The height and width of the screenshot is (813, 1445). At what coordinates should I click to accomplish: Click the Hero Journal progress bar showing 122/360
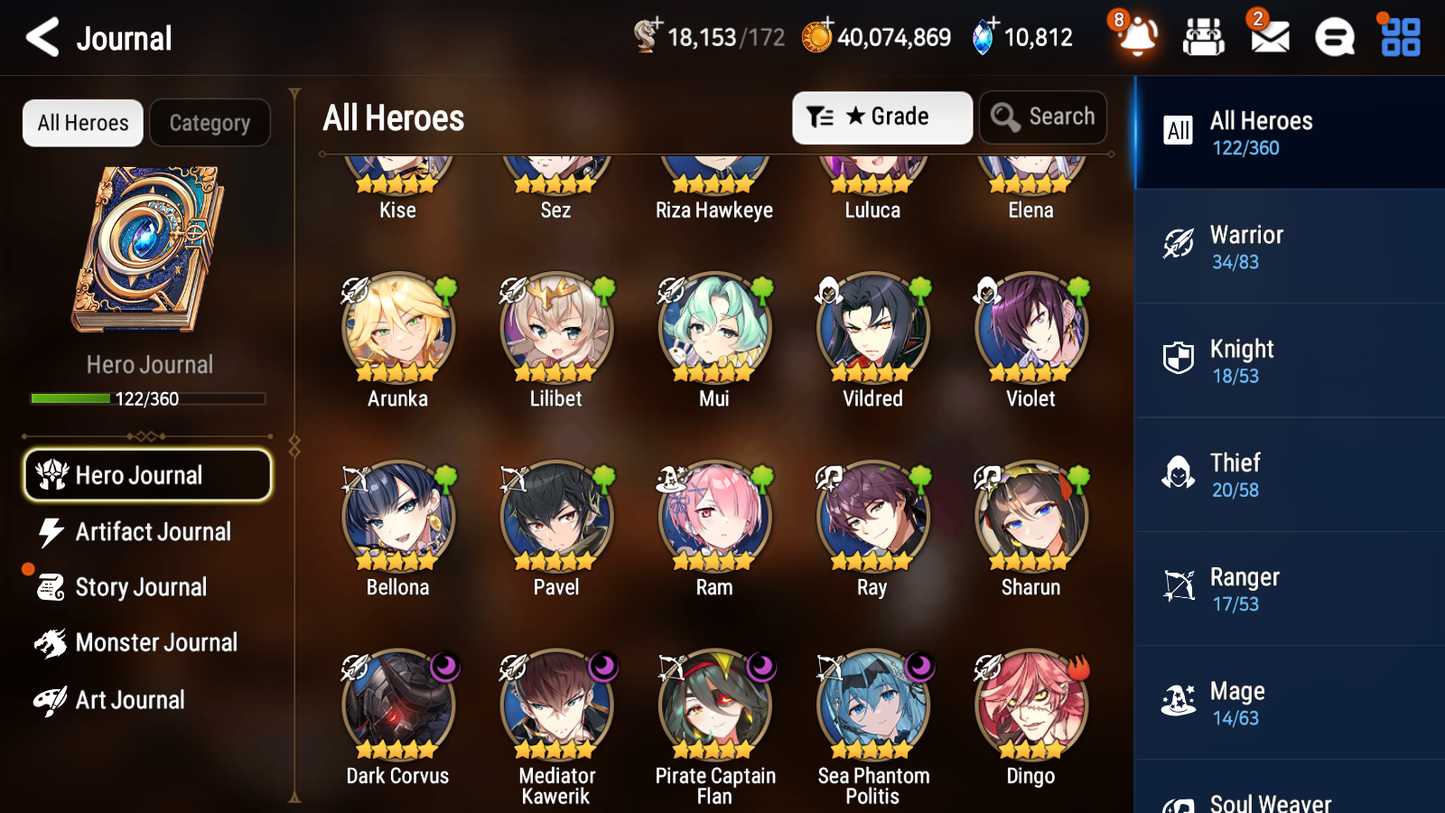(149, 398)
